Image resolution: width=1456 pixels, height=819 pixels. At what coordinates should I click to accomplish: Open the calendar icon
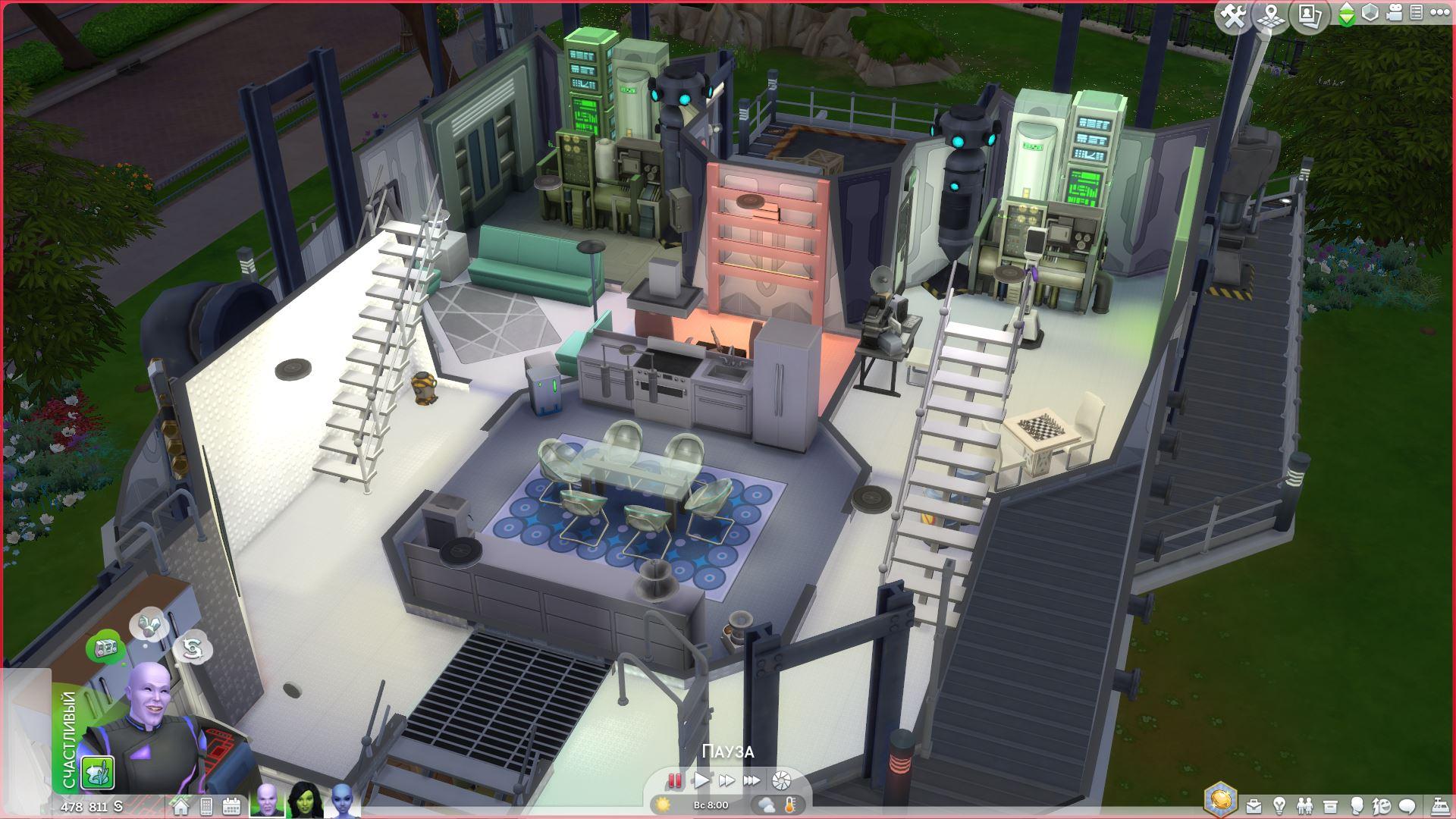click(x=231, y=806)
